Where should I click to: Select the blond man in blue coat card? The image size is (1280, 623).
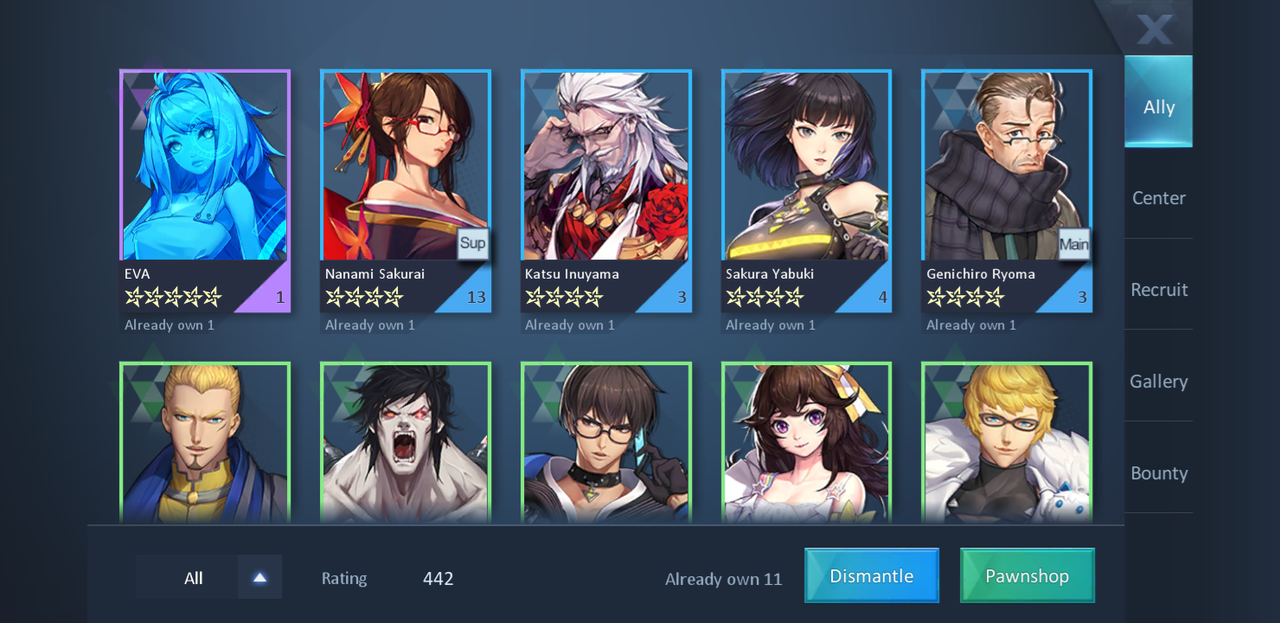coord(205,442)
